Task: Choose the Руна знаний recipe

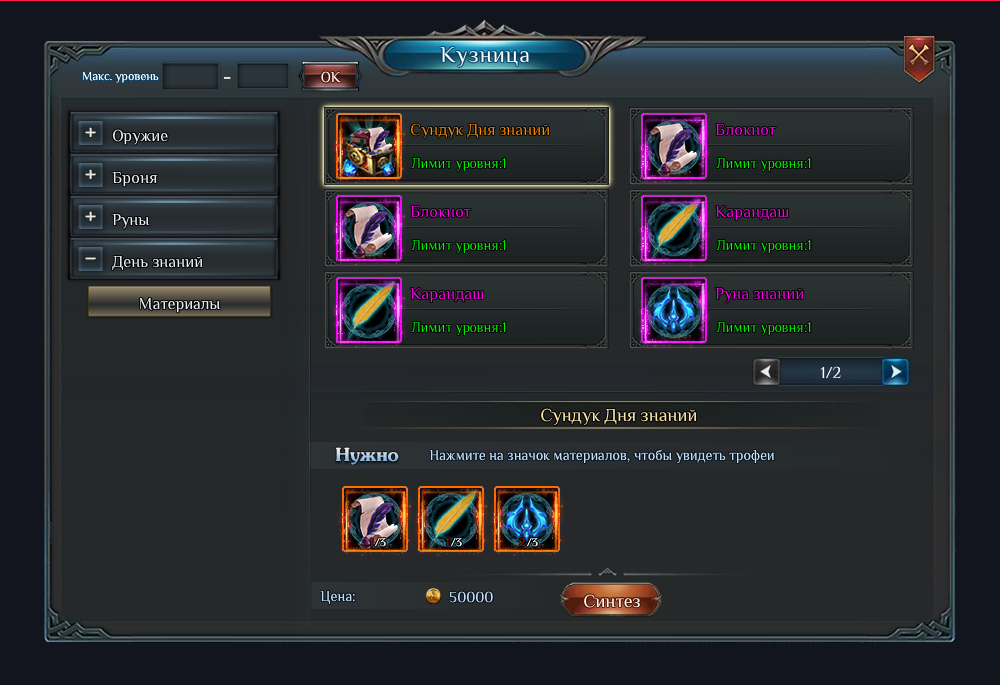Action: click(x=771, y=311)
